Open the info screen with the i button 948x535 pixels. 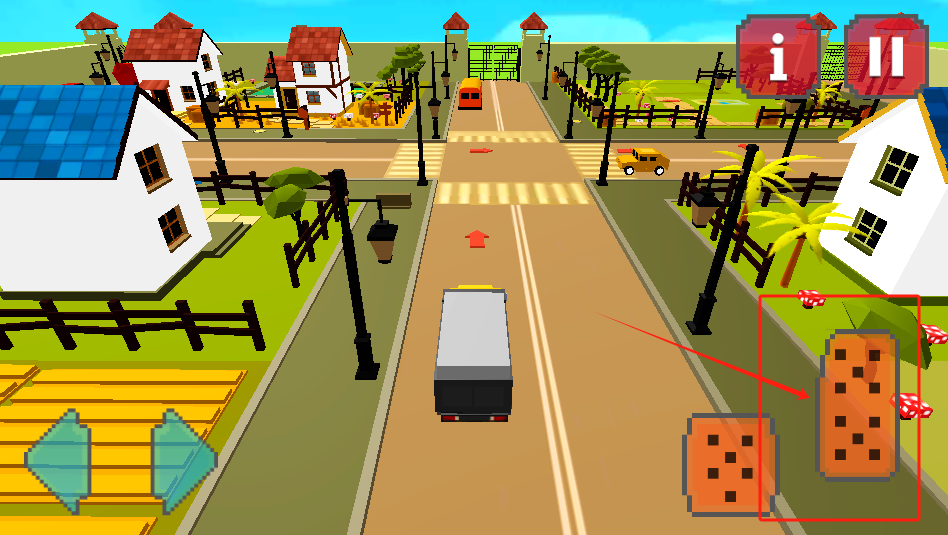click(779, 57)
